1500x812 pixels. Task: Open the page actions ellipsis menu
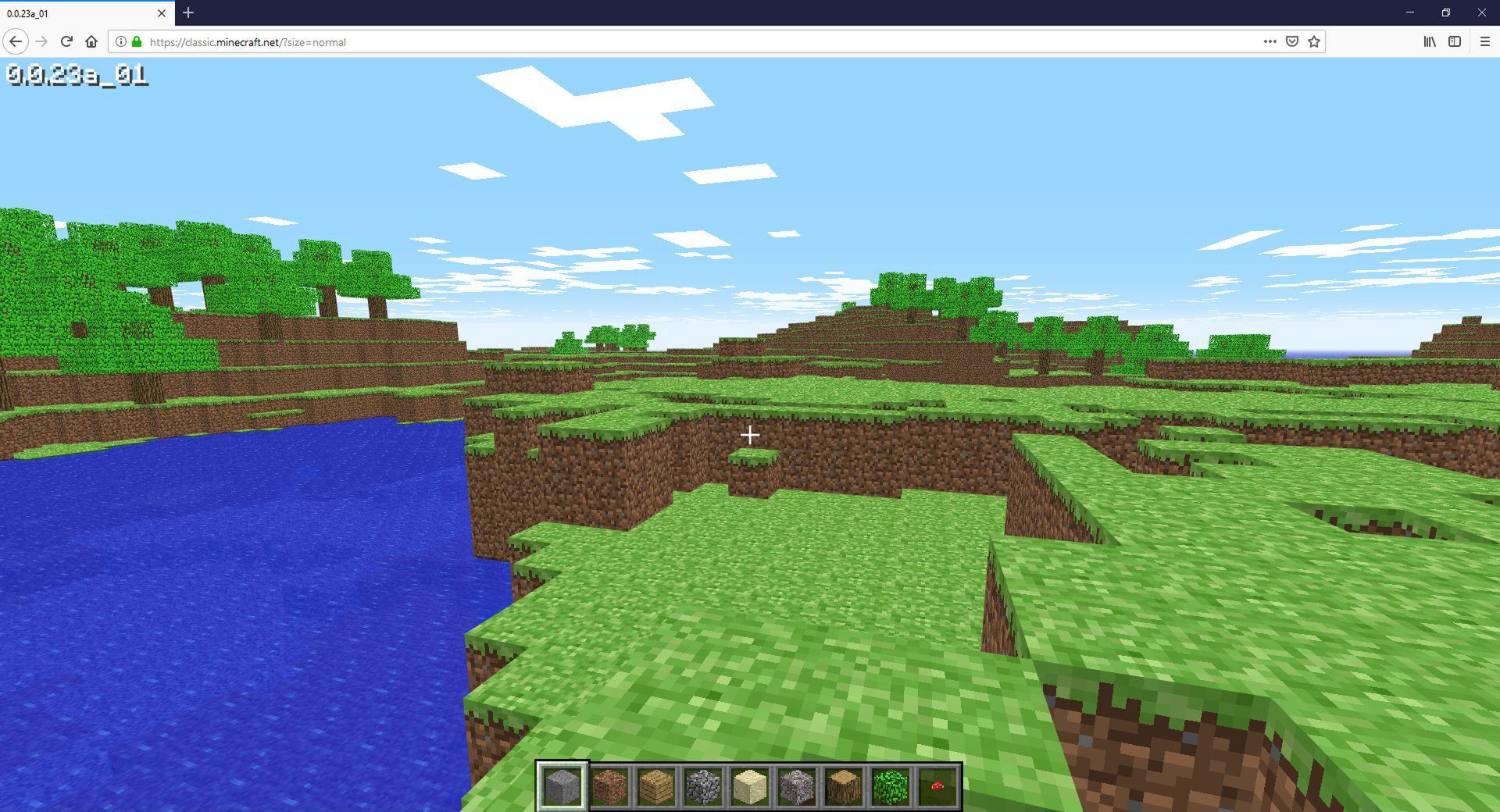click(x=1270, y=42)
